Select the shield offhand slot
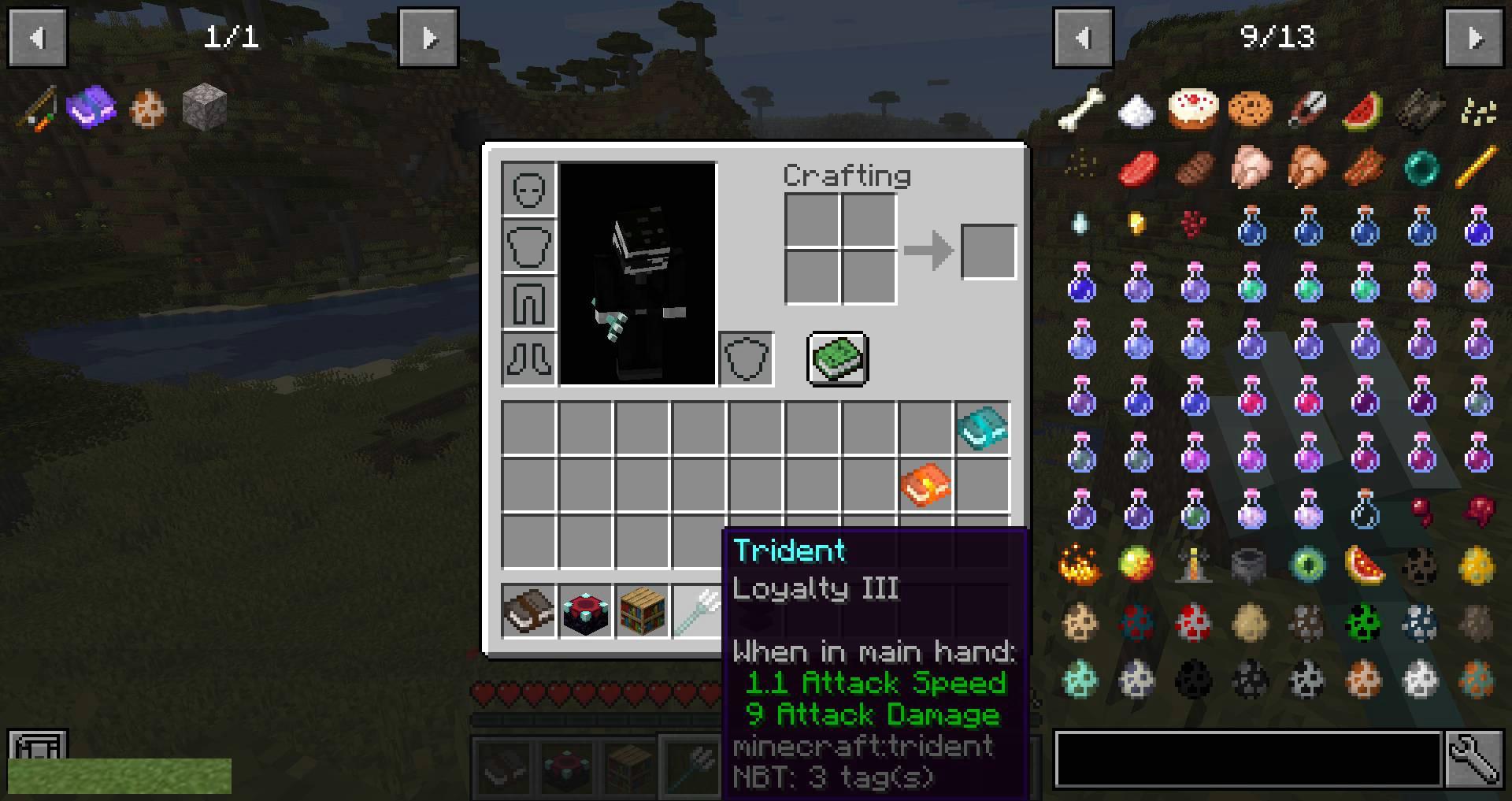This screenshot has height=801, width=1512. 746,359
